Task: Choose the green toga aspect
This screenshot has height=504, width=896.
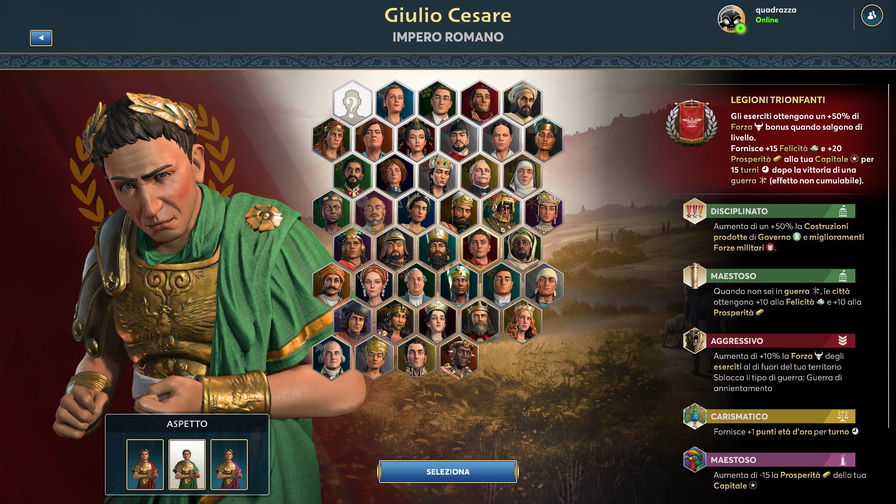Action: tap(187, 464)
